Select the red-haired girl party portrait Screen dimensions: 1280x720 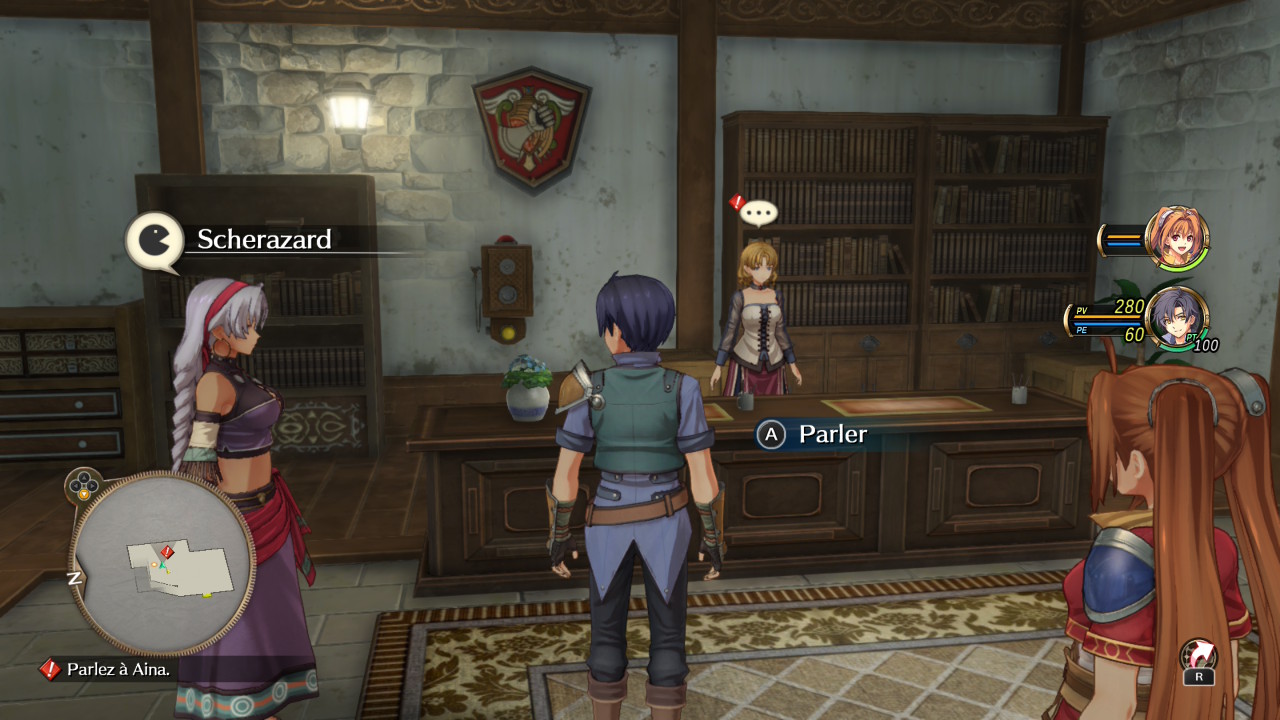1178,238
